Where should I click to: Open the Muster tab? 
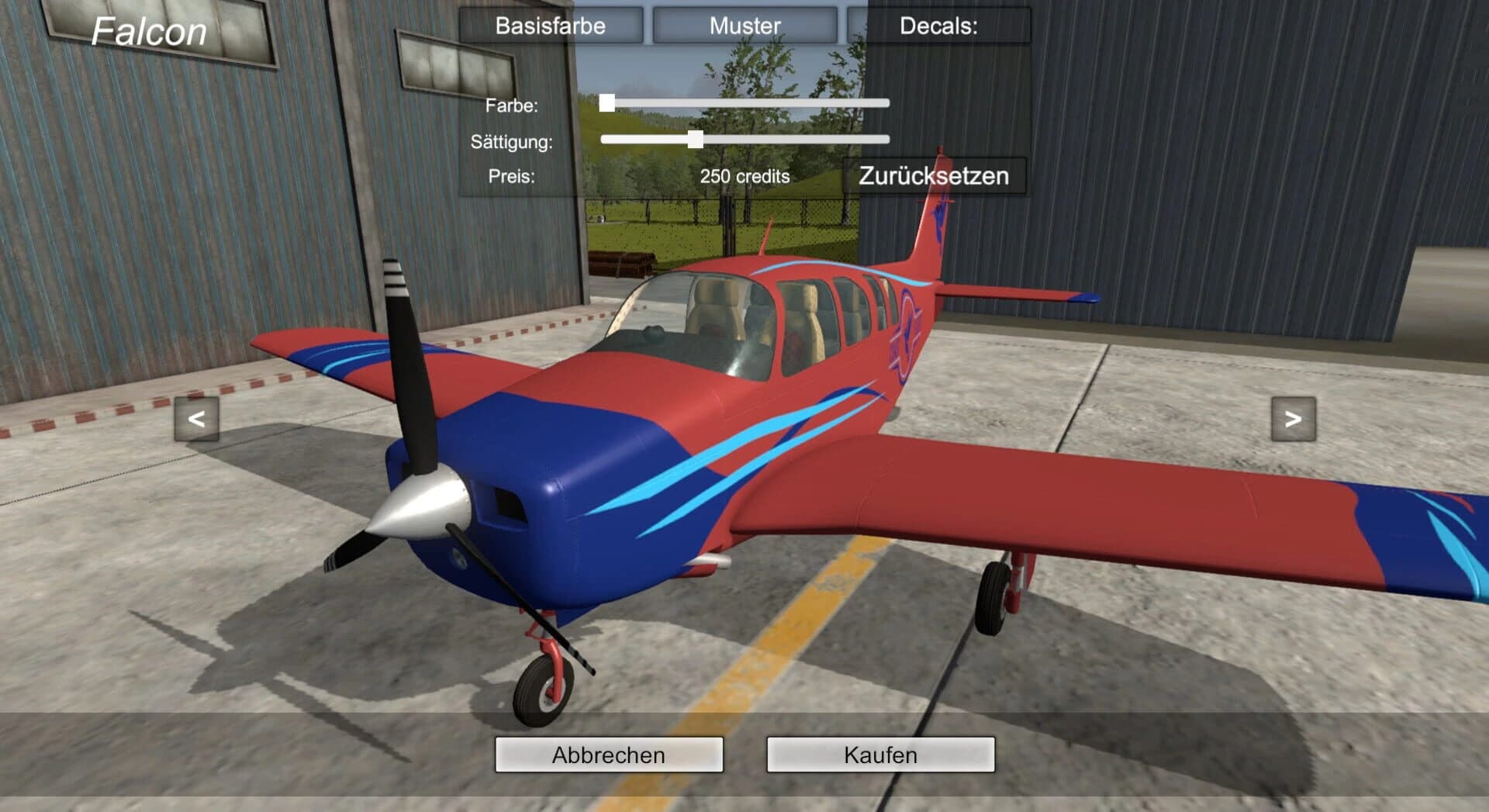point(744,25)
